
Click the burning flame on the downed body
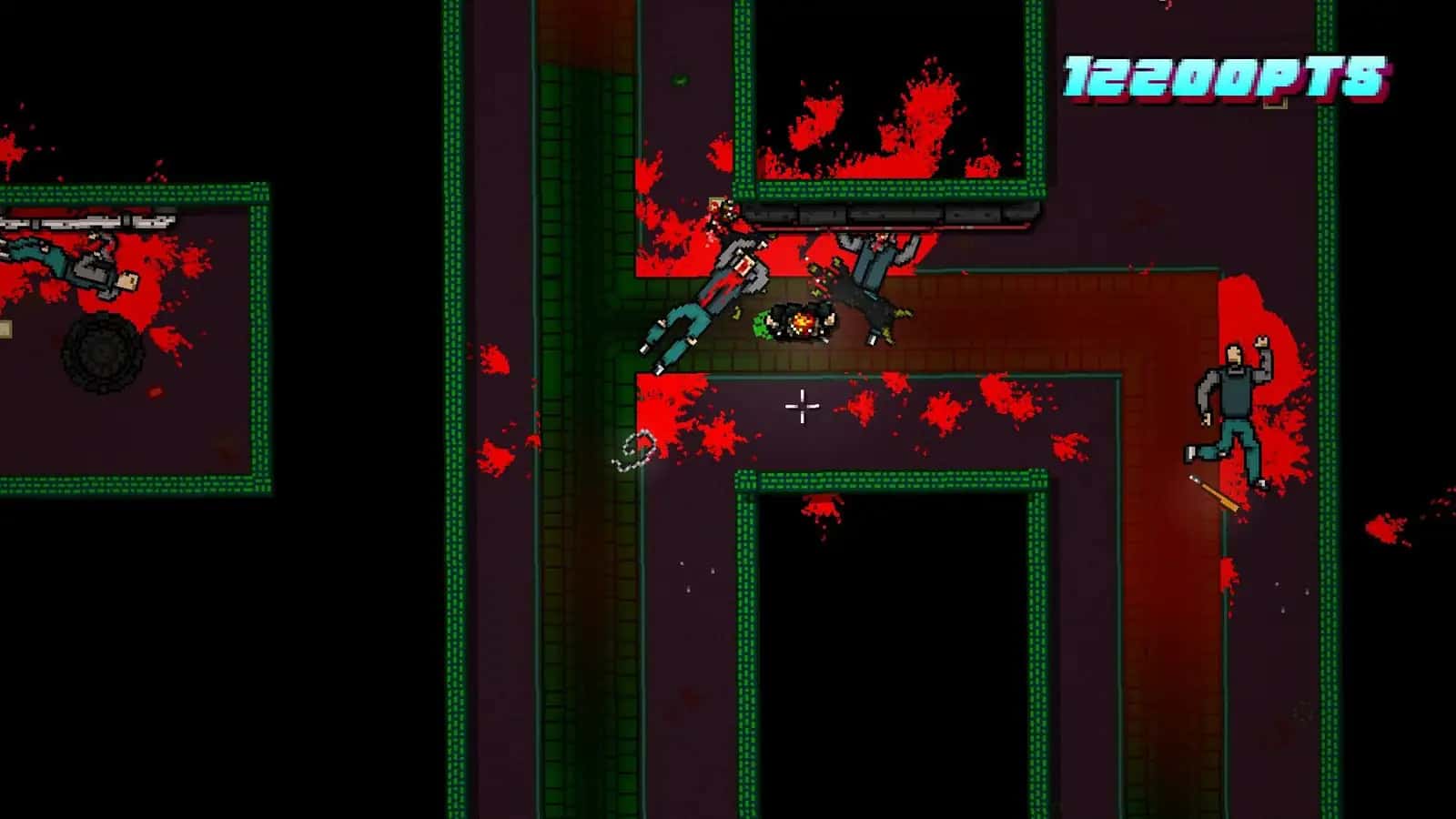coord(804,320)
